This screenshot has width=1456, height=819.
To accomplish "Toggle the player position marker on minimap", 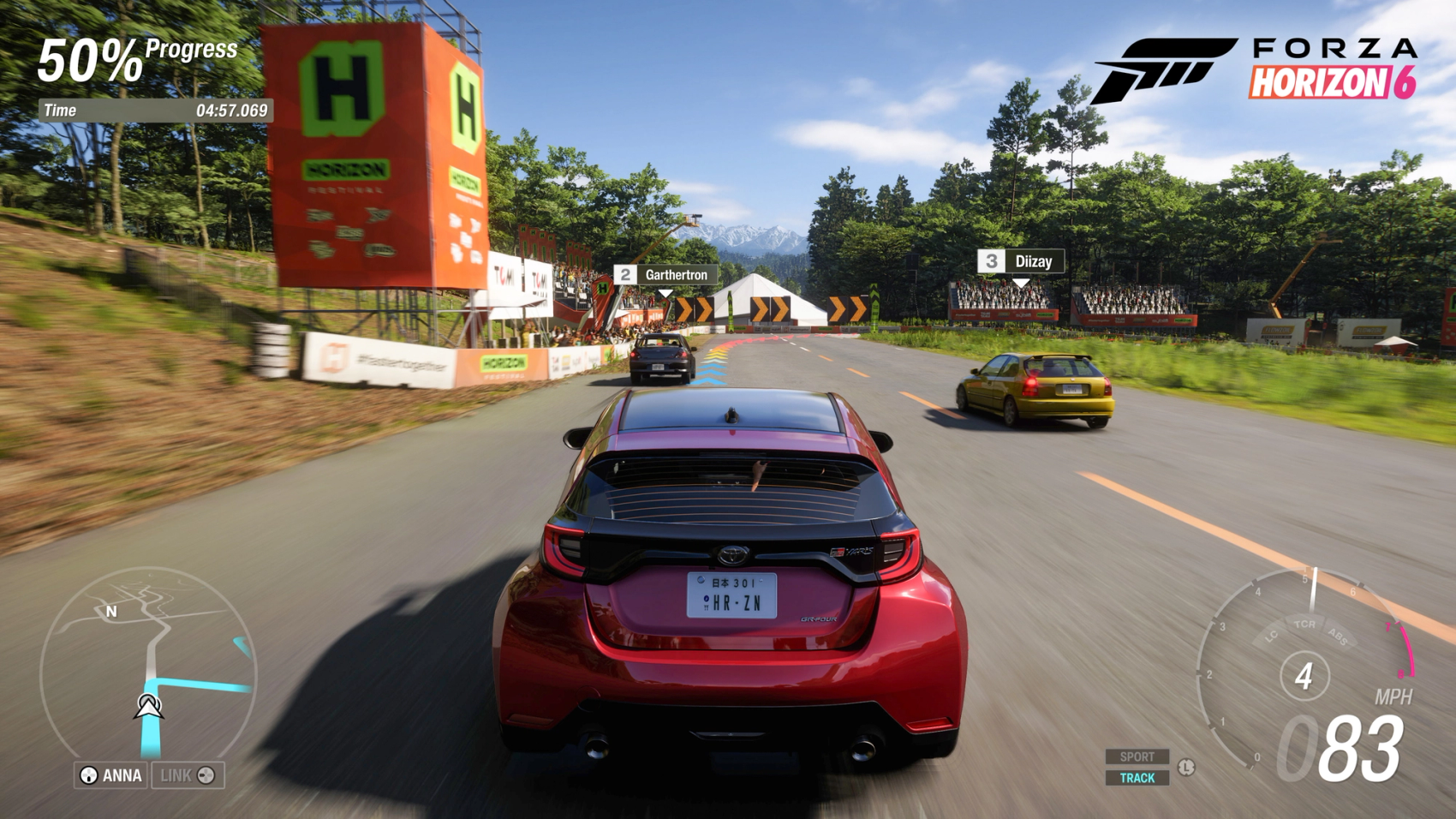I will pos(147,708).
